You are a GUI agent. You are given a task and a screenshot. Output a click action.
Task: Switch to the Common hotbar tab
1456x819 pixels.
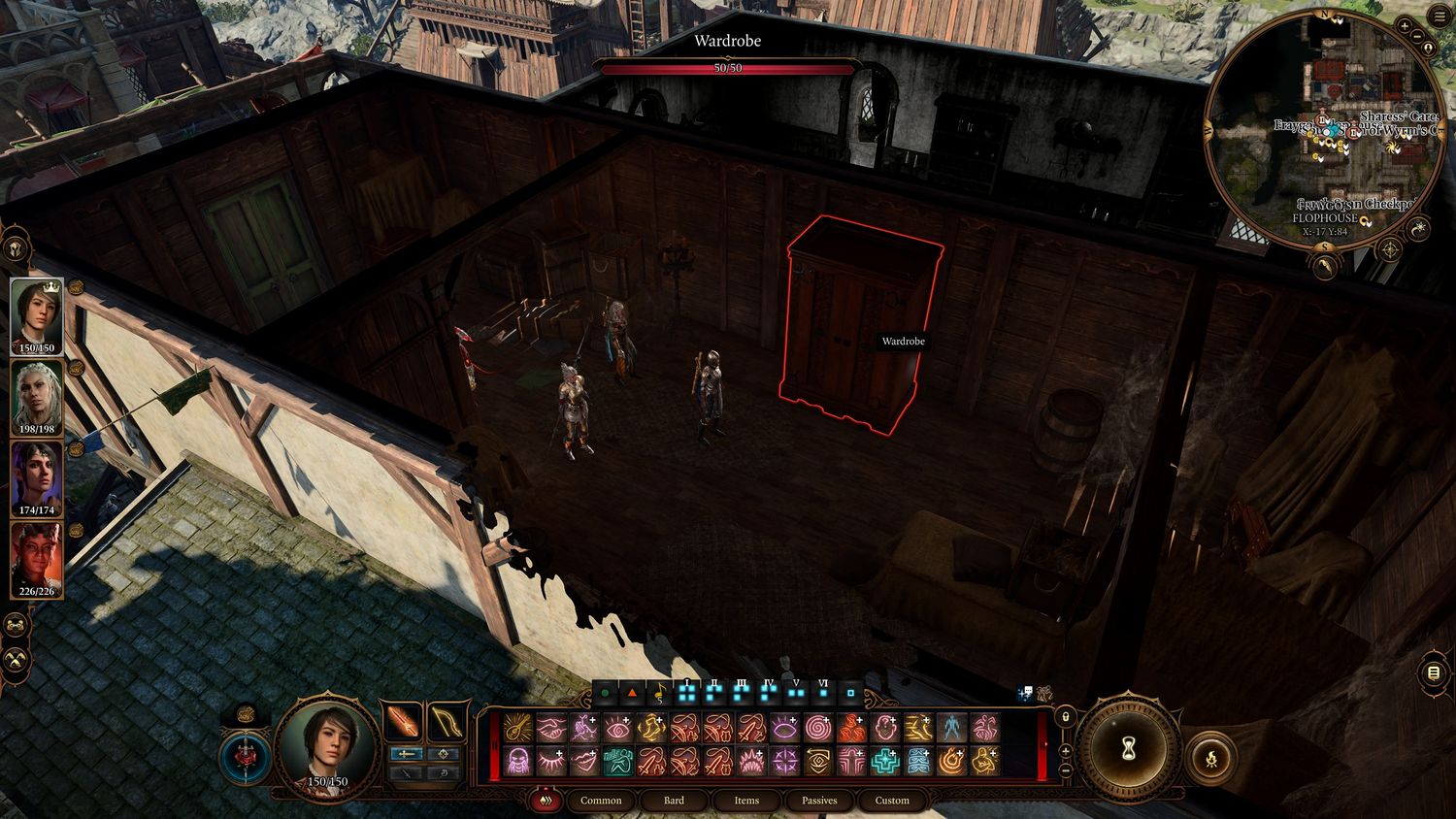tap(601, 801)
